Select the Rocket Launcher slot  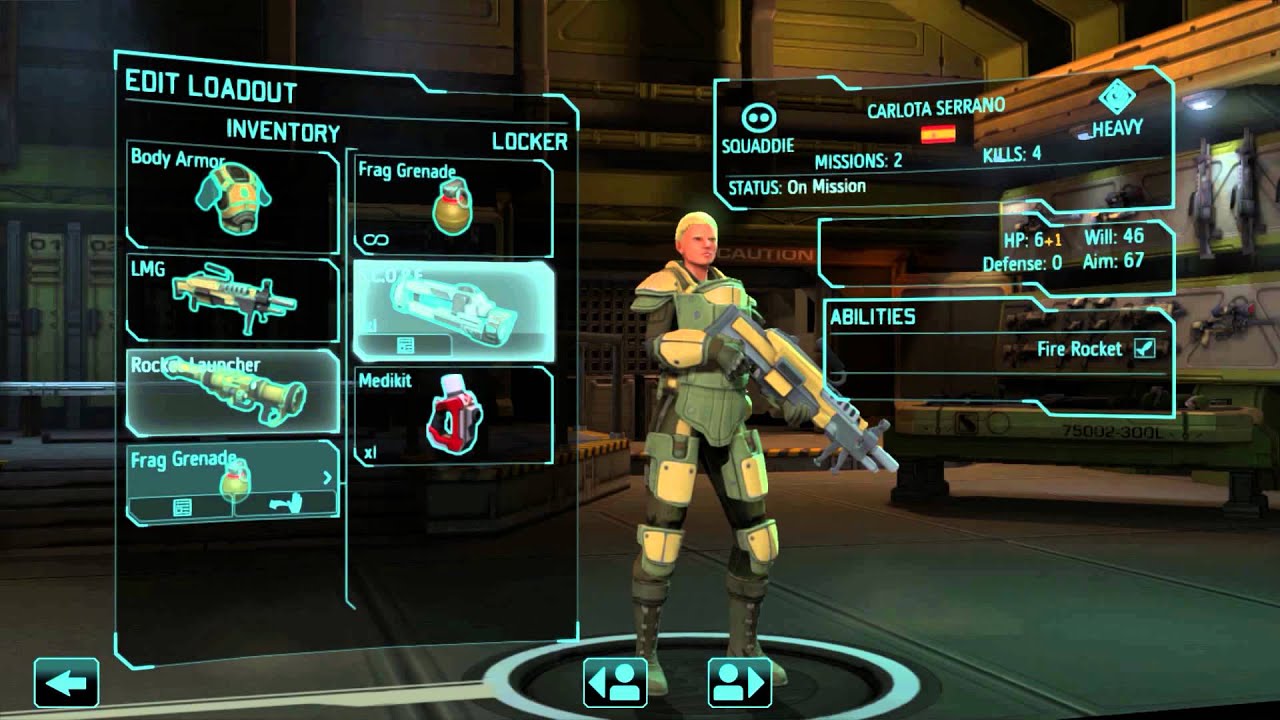232,390
